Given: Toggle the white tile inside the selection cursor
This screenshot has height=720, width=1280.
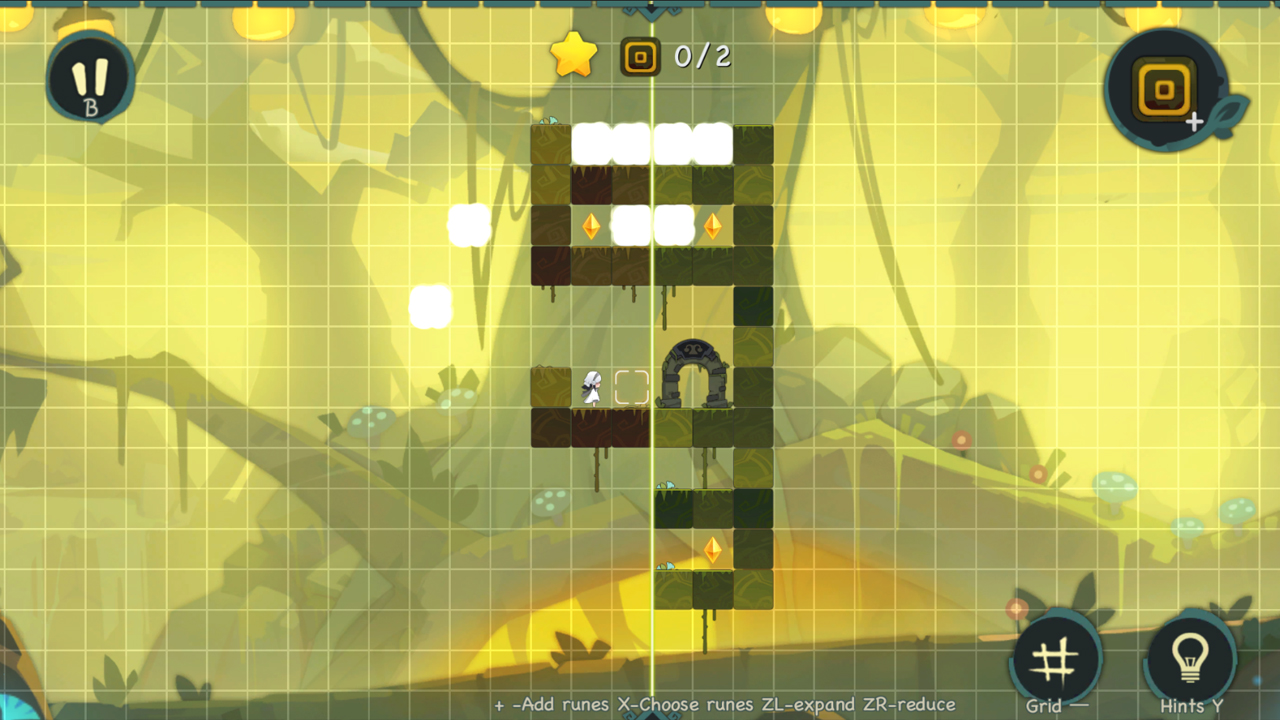Looking at the screenshot, I should coord(630,387).
